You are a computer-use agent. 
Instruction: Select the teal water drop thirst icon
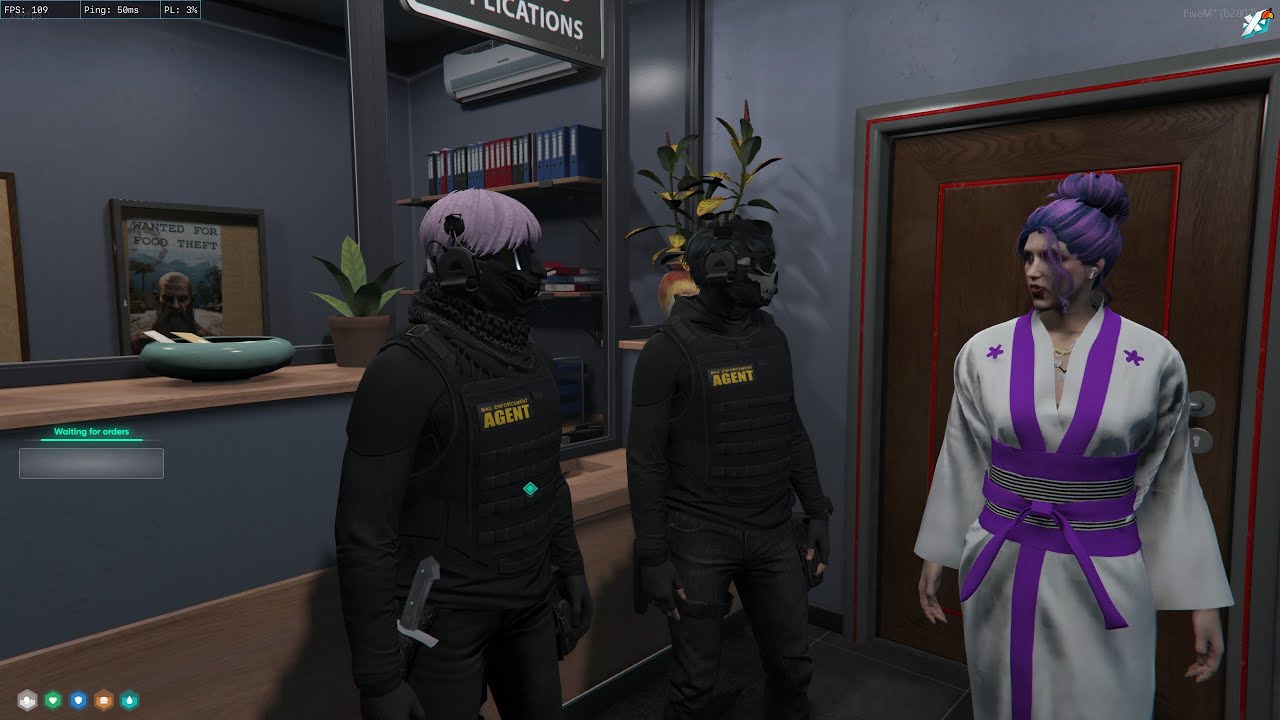(x=128, y=700)
